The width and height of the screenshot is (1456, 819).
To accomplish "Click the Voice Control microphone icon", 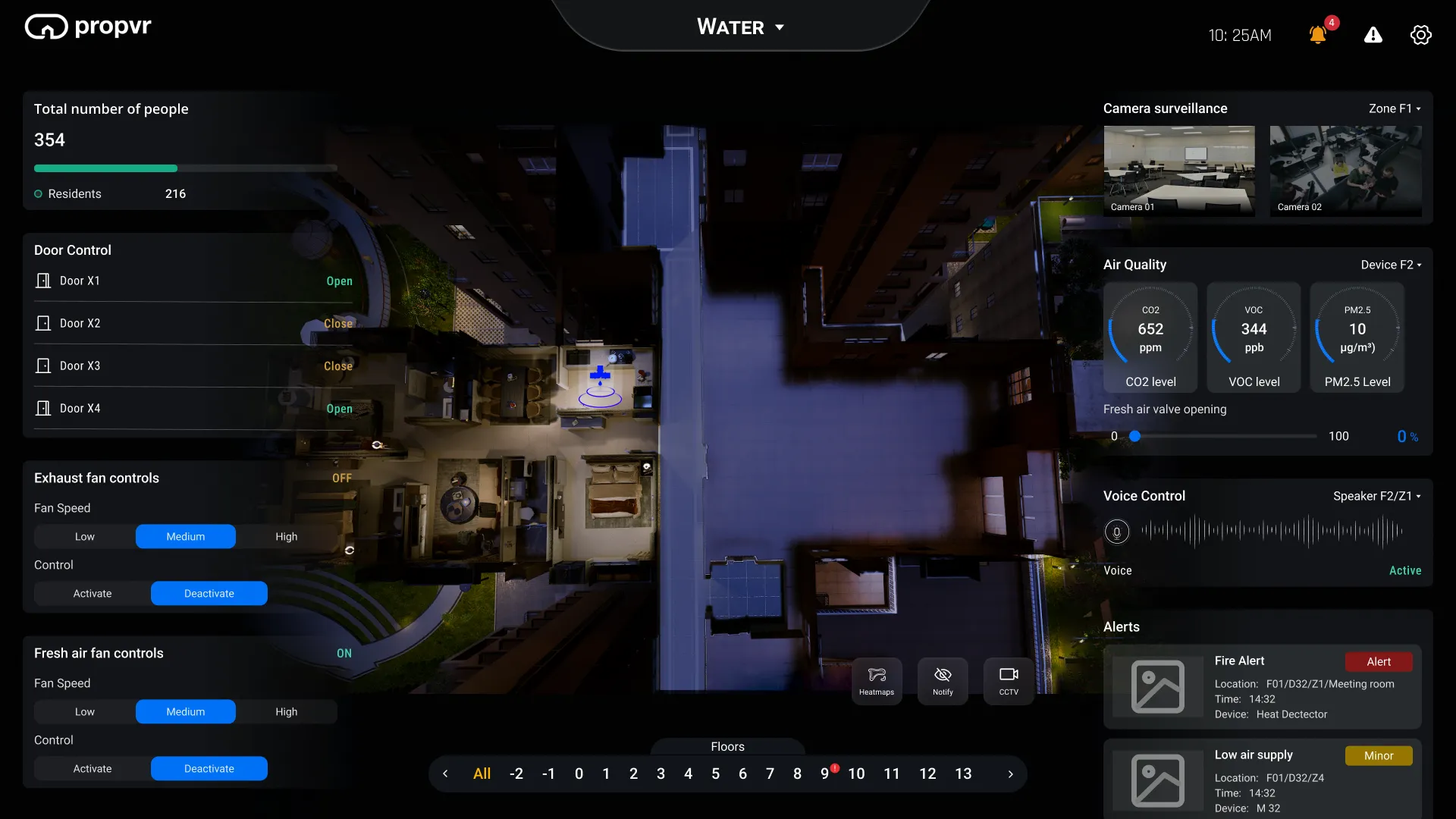I will pos(1116,532).
